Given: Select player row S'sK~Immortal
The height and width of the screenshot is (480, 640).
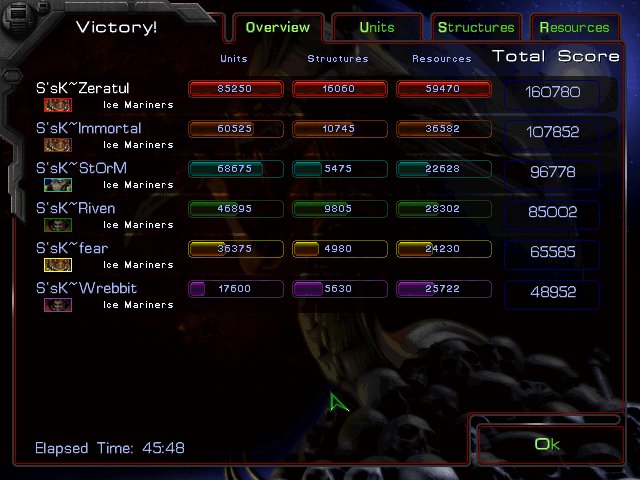Looking at the screenshot, I should 89,129.
